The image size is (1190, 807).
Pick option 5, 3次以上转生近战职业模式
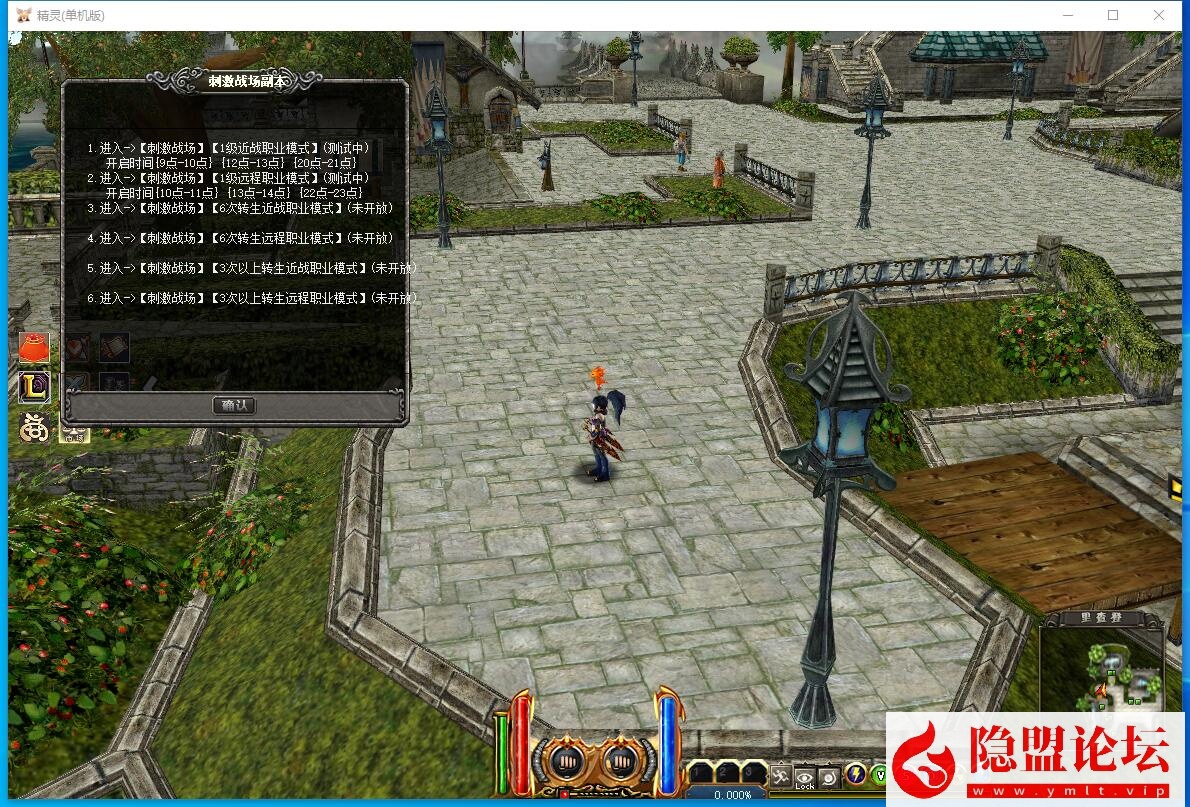tap(250, 268)
